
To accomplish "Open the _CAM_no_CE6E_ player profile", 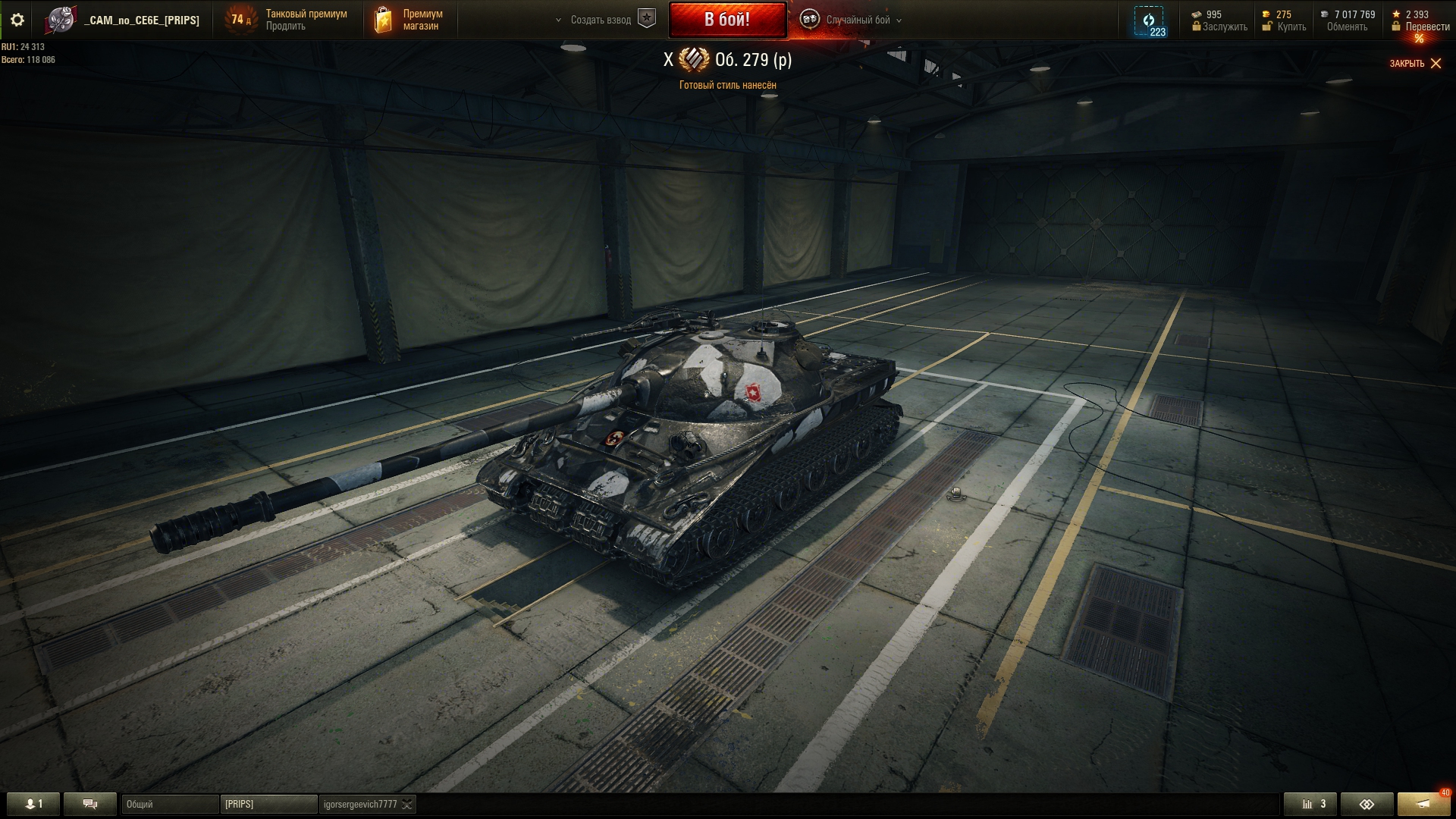I will point(142,20).
